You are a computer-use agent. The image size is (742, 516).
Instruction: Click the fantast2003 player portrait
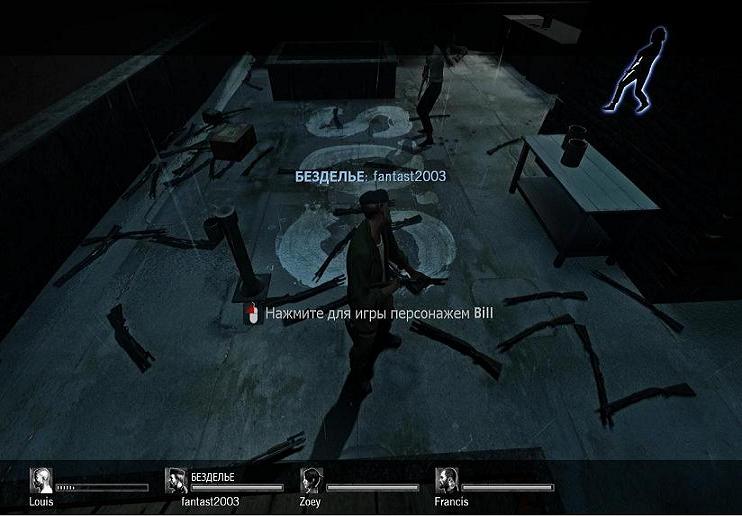tap(177, 480)
